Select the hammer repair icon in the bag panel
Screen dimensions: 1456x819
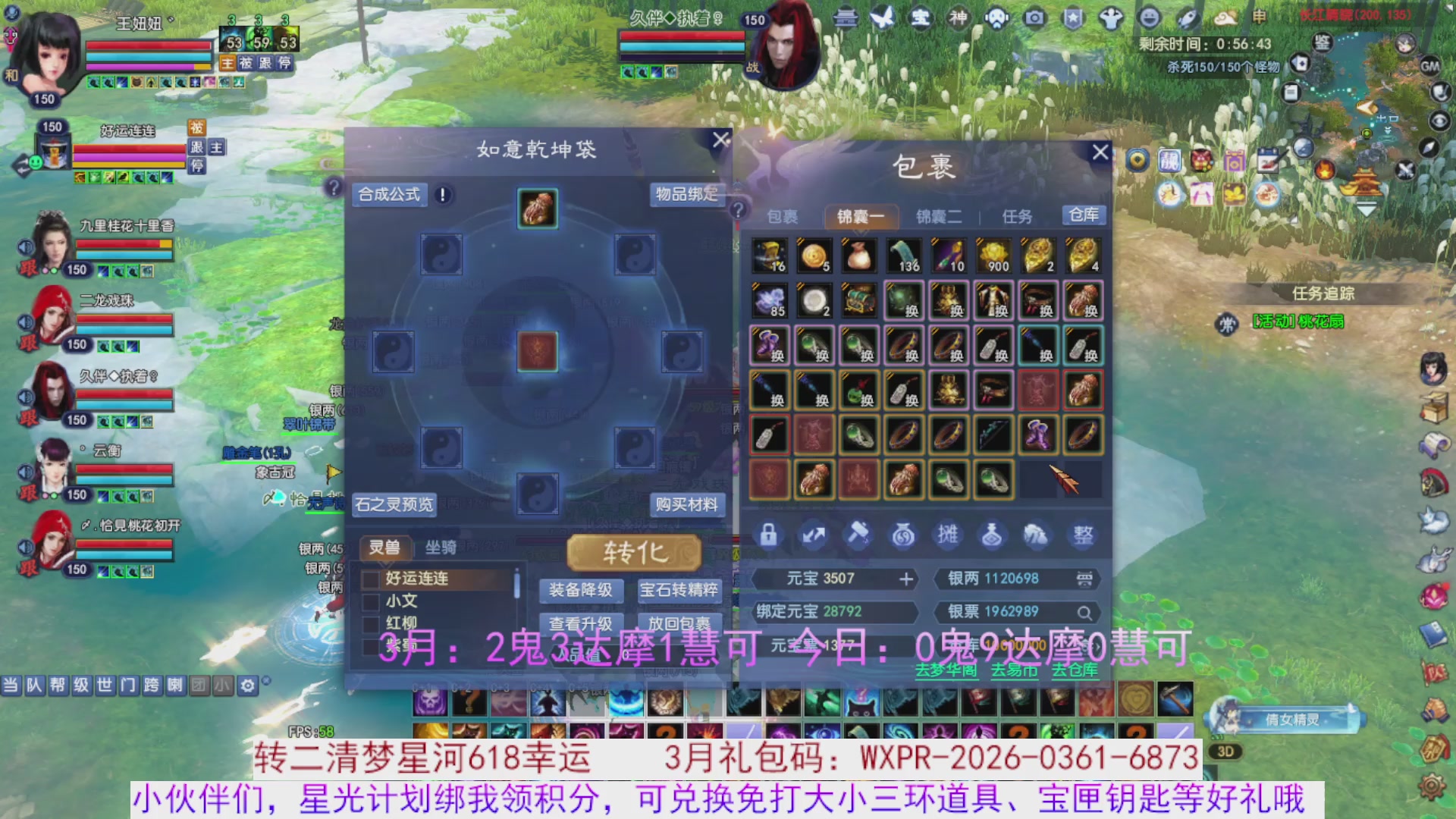(858, 535)
